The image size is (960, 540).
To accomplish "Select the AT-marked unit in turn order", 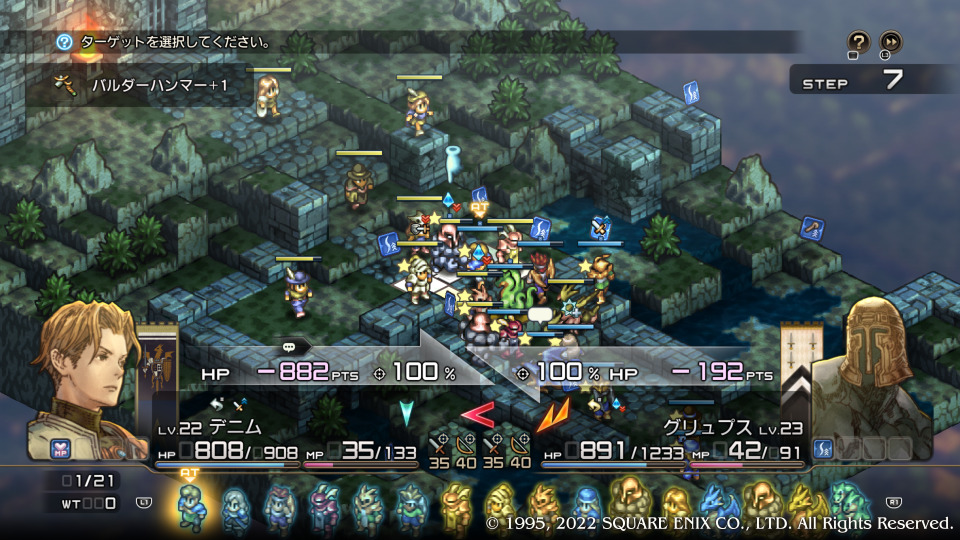I will coord(190,503).
